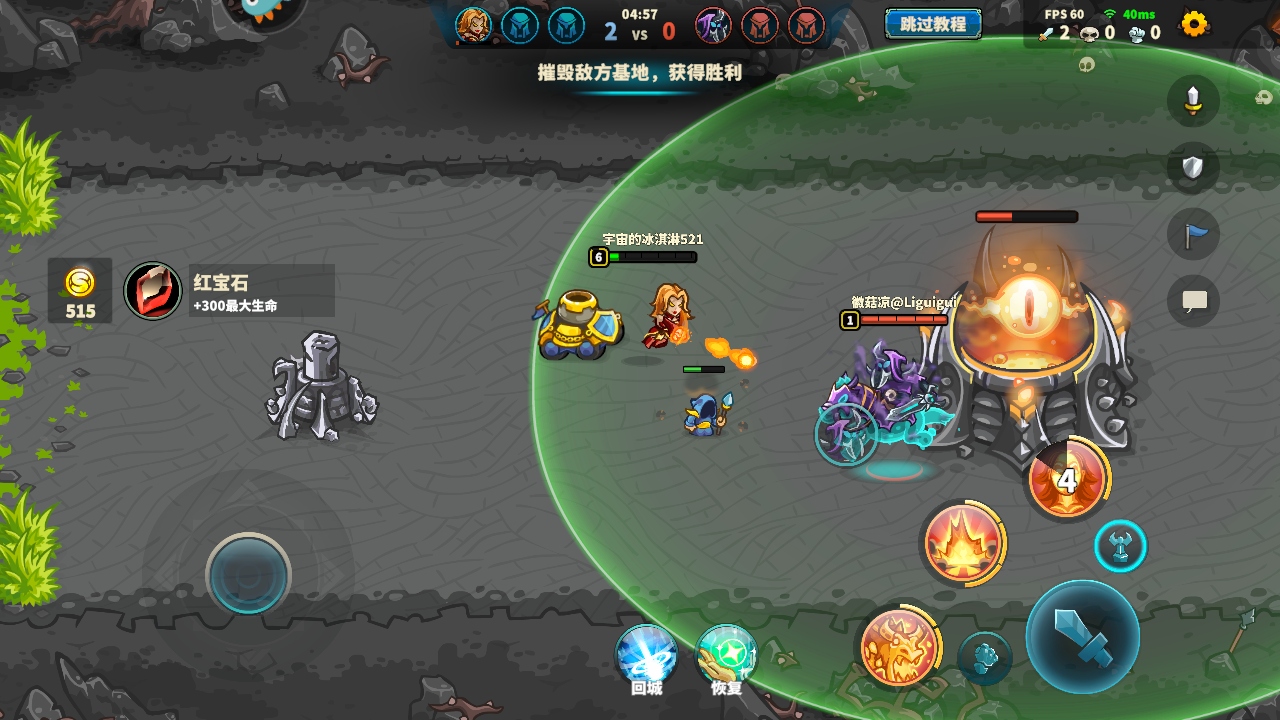The image size is (1280, 720).
Task: Buy the 红宝石 ruby recommended item
Action: point(228,291)
